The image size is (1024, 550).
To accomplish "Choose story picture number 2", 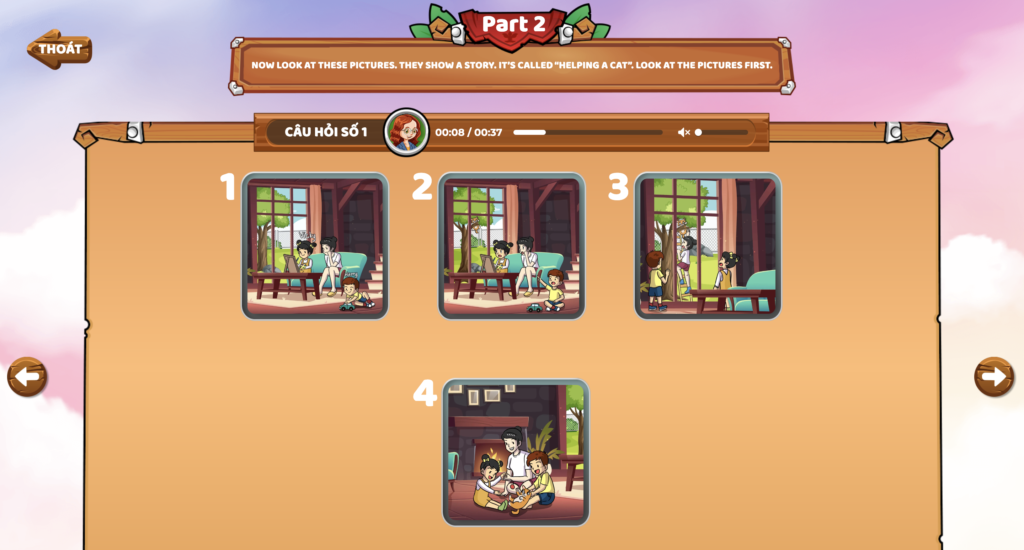I will point(511,246).
